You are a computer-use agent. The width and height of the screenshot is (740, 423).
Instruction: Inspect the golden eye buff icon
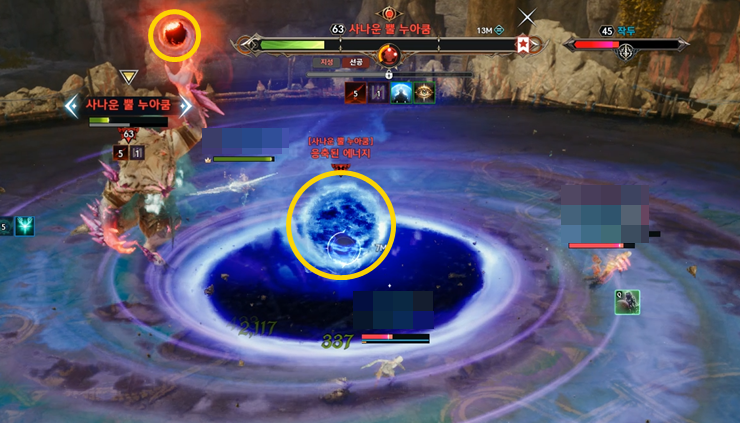click(424, 92)
